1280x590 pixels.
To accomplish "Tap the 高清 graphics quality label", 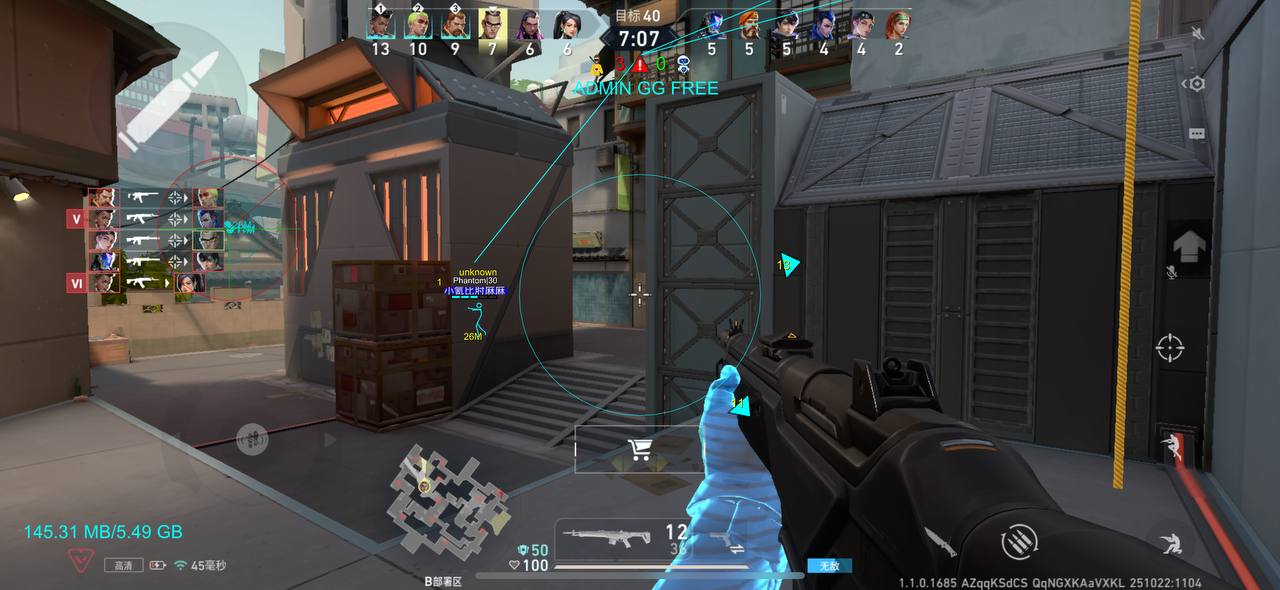I will point(123,565).
